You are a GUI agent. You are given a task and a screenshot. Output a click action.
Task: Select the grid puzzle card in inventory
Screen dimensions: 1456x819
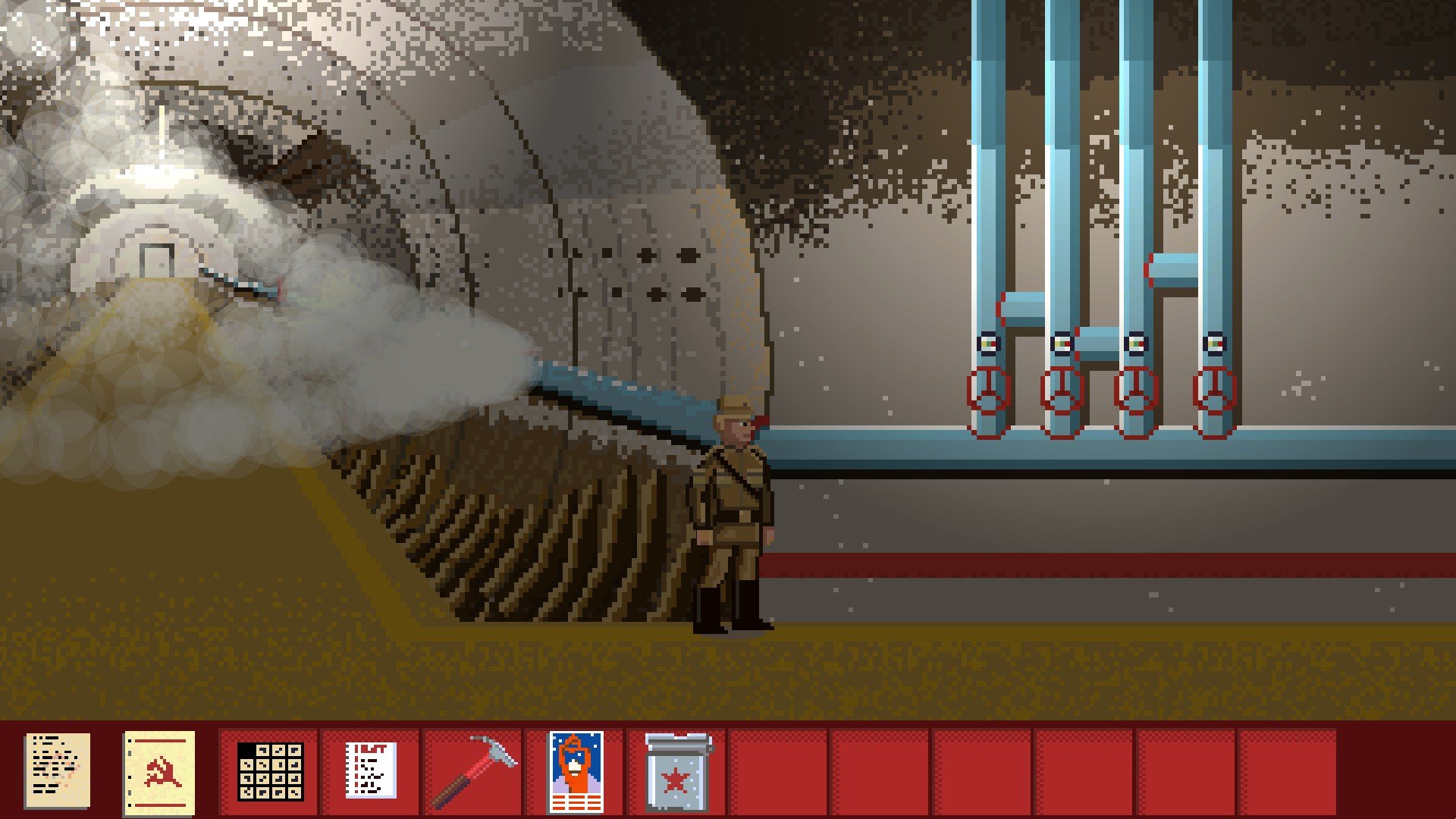pos(271,771)
